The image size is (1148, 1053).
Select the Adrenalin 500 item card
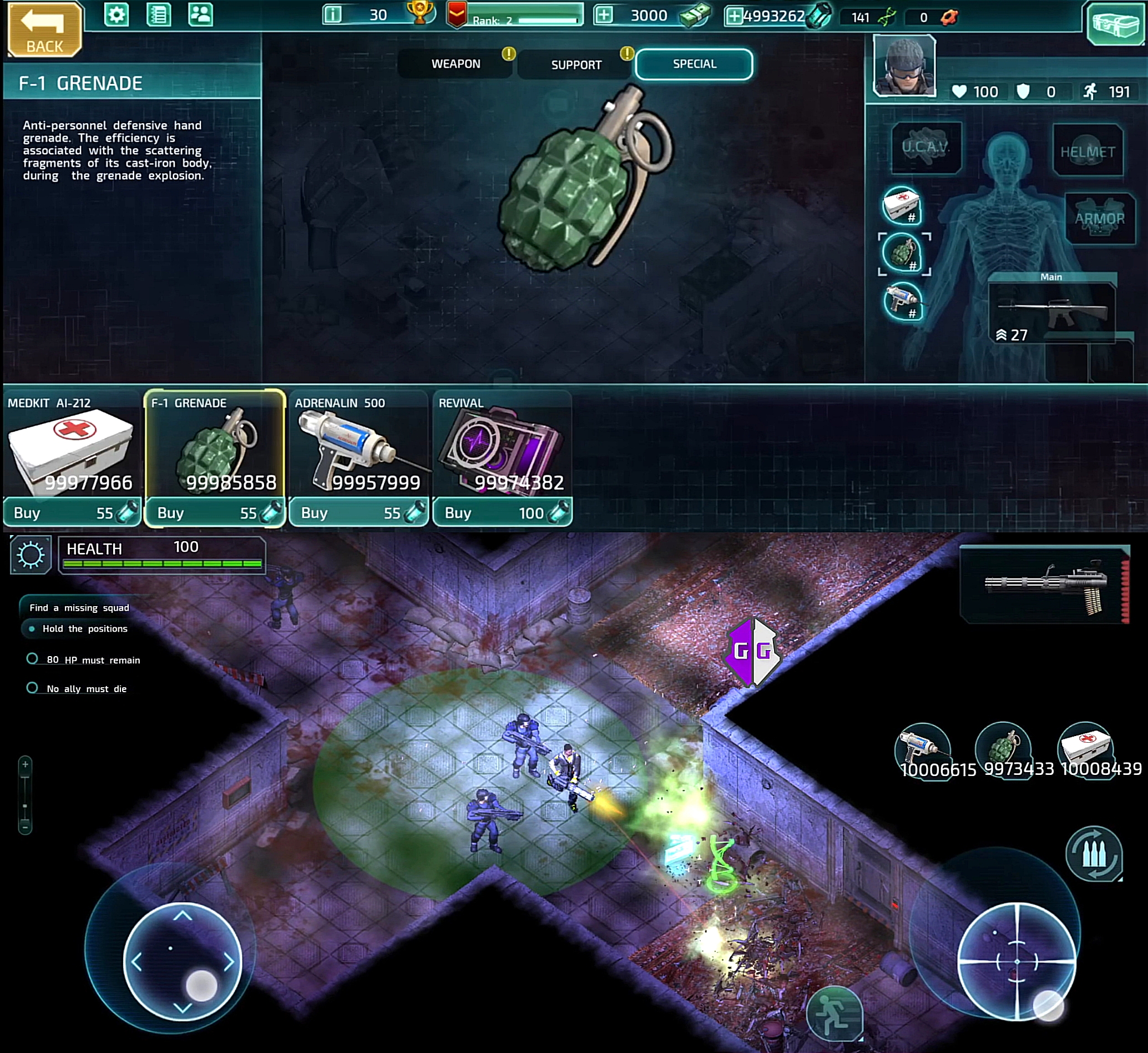[359, 445]
